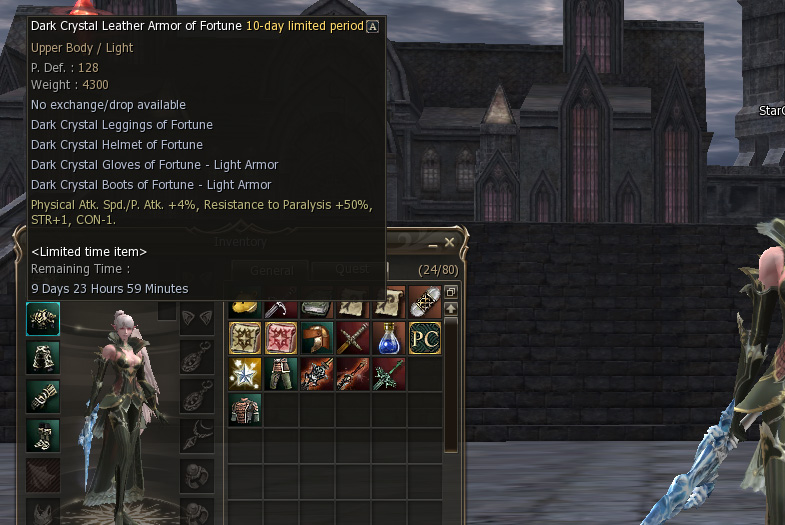Select the crossed swords item
This screenshot has width=785, height=525.
click(x=353, y=338)
